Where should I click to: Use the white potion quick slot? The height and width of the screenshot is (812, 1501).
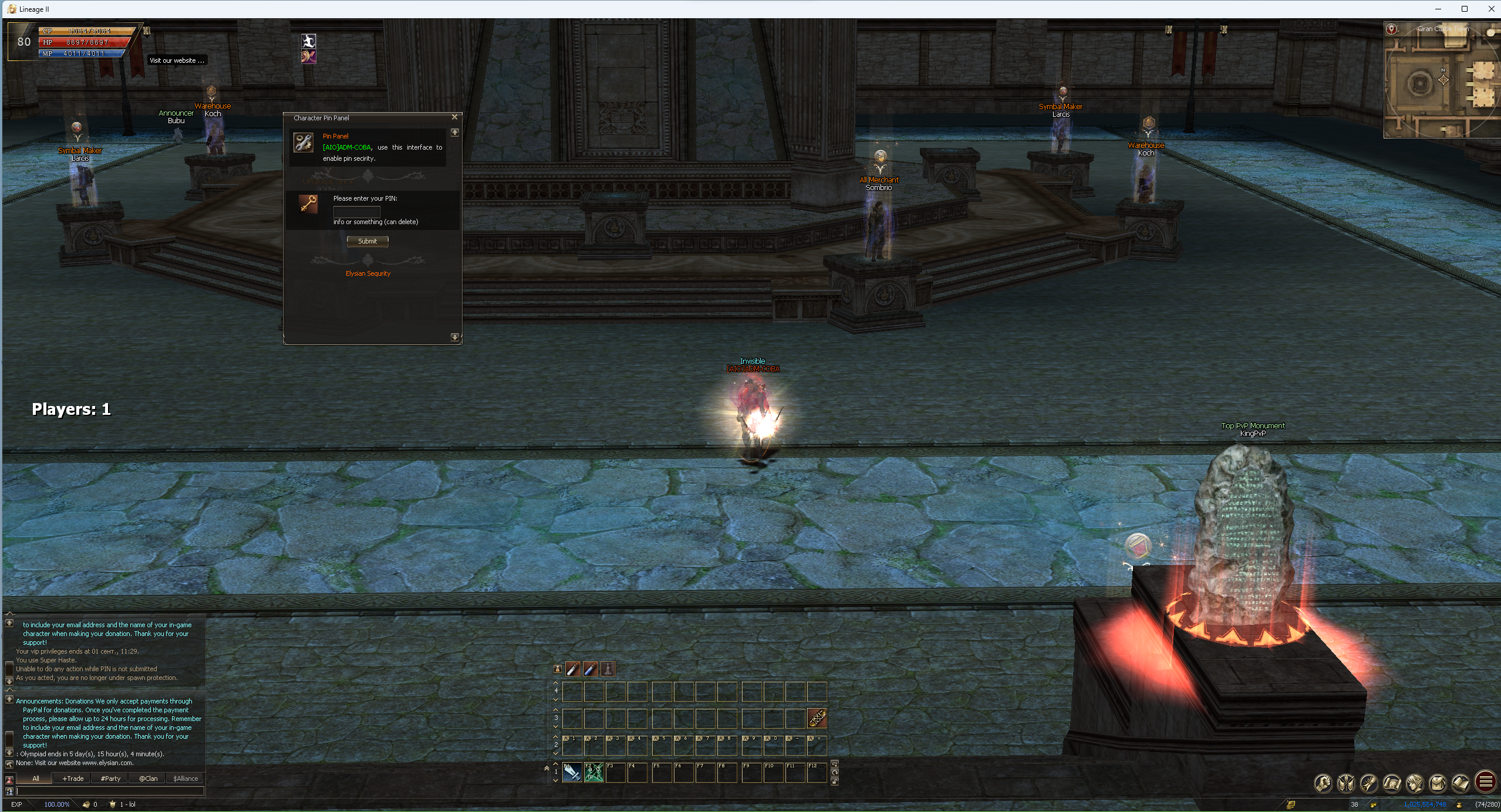pos(572,669)
